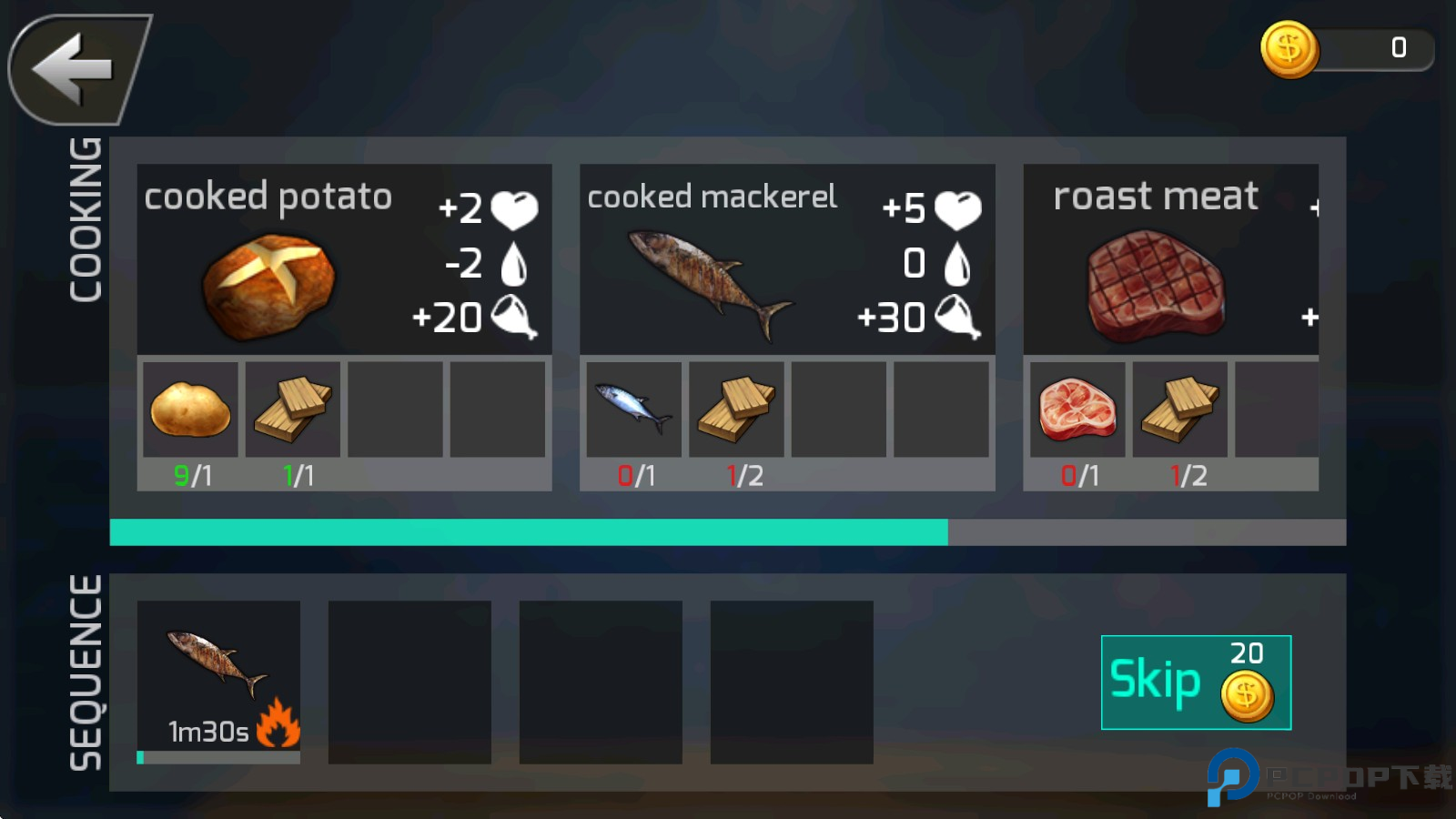The height and width of the screenshot is (819, 1456).
Task: Select the cooked potato recipe
Action: point(344,259)
